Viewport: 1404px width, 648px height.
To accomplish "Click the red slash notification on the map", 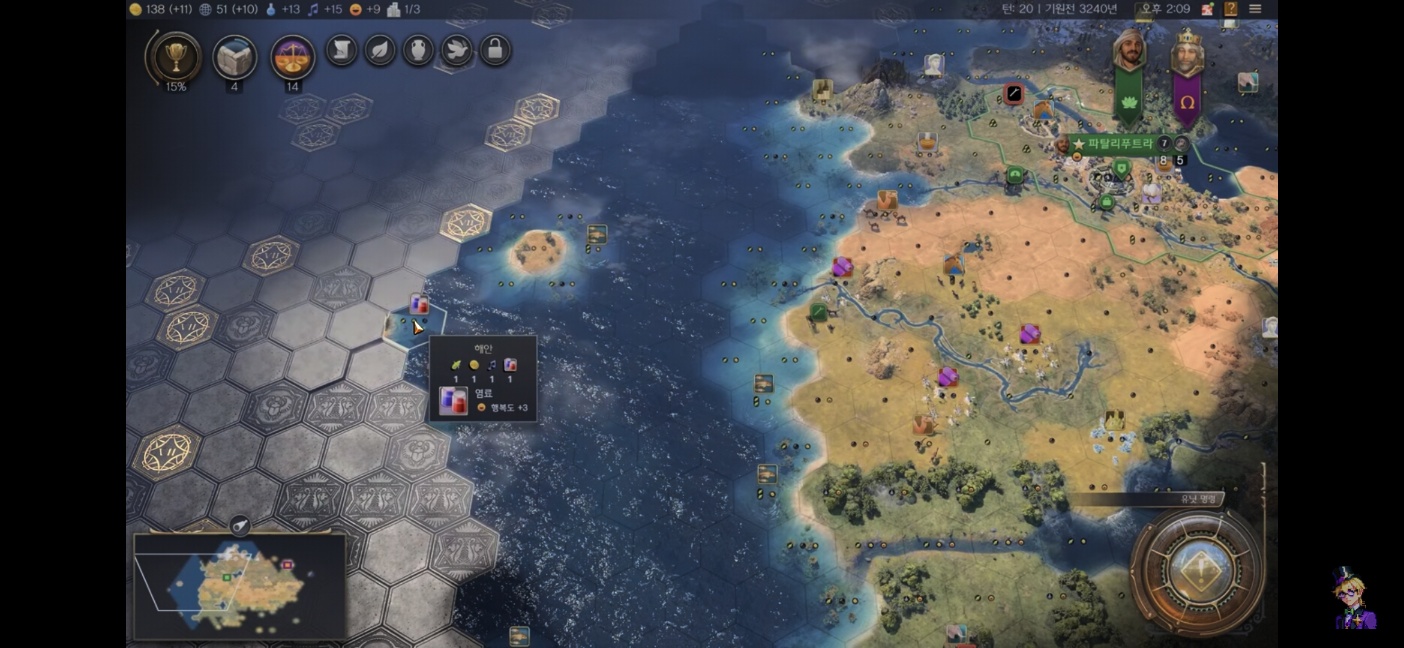I will coord(1013,95).
